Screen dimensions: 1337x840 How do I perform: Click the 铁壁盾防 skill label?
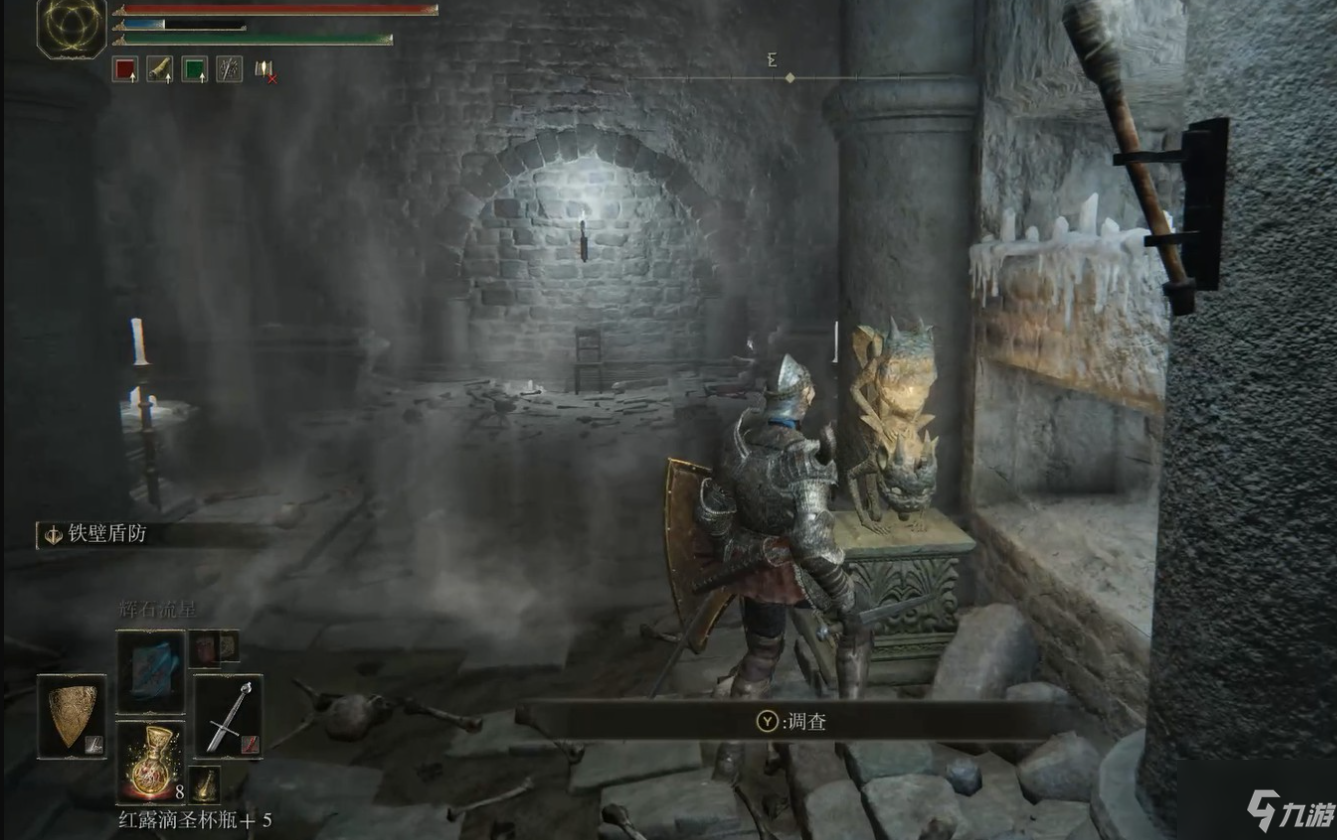pyautogui.click(x=107, y=534)
